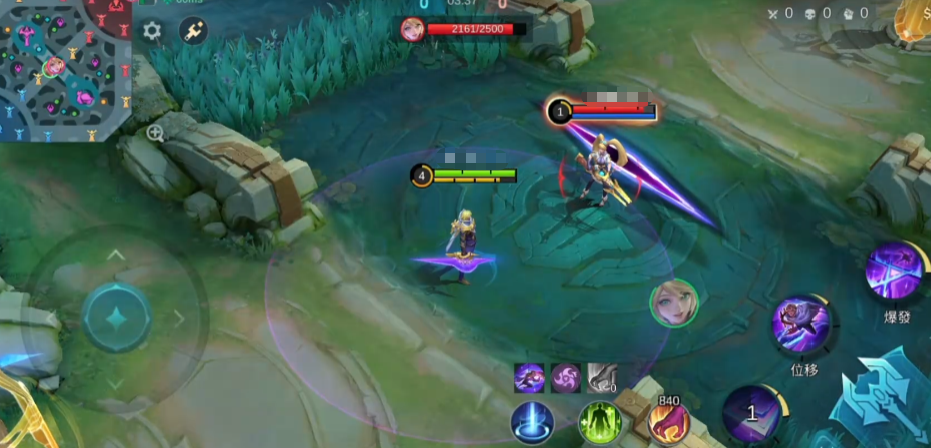Image resolution: width=931 pixels, height=448 pixels.
Task: Open the gold shop icon in the corner
Action: point(913,20)
